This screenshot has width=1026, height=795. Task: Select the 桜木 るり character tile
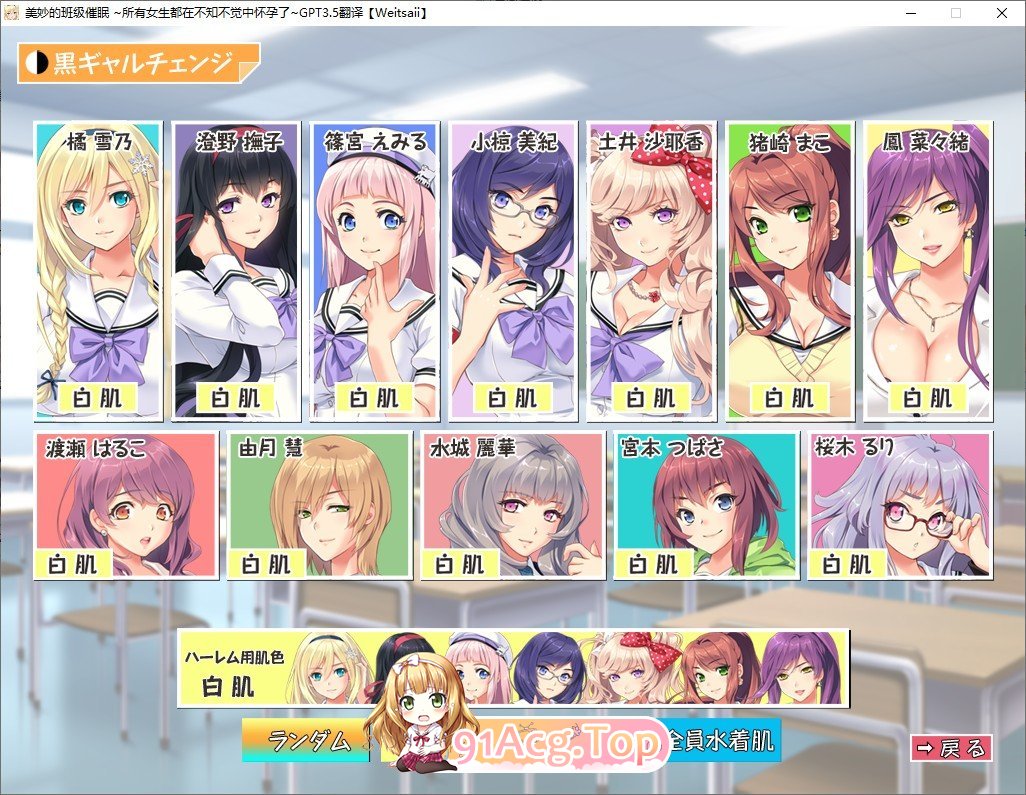point(901,505)
